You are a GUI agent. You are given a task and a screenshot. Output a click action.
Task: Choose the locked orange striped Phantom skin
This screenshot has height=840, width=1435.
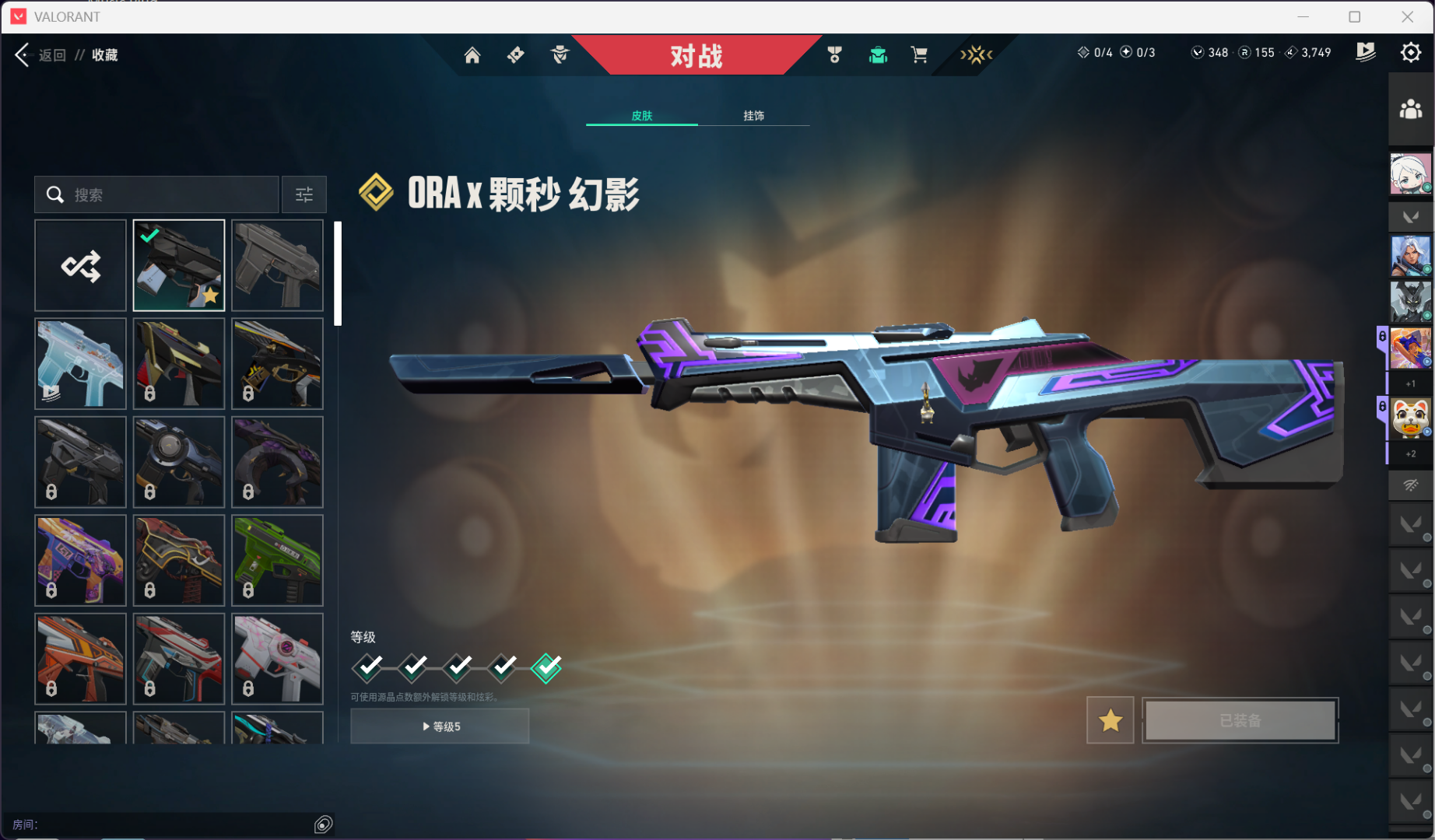pos(80,659)
